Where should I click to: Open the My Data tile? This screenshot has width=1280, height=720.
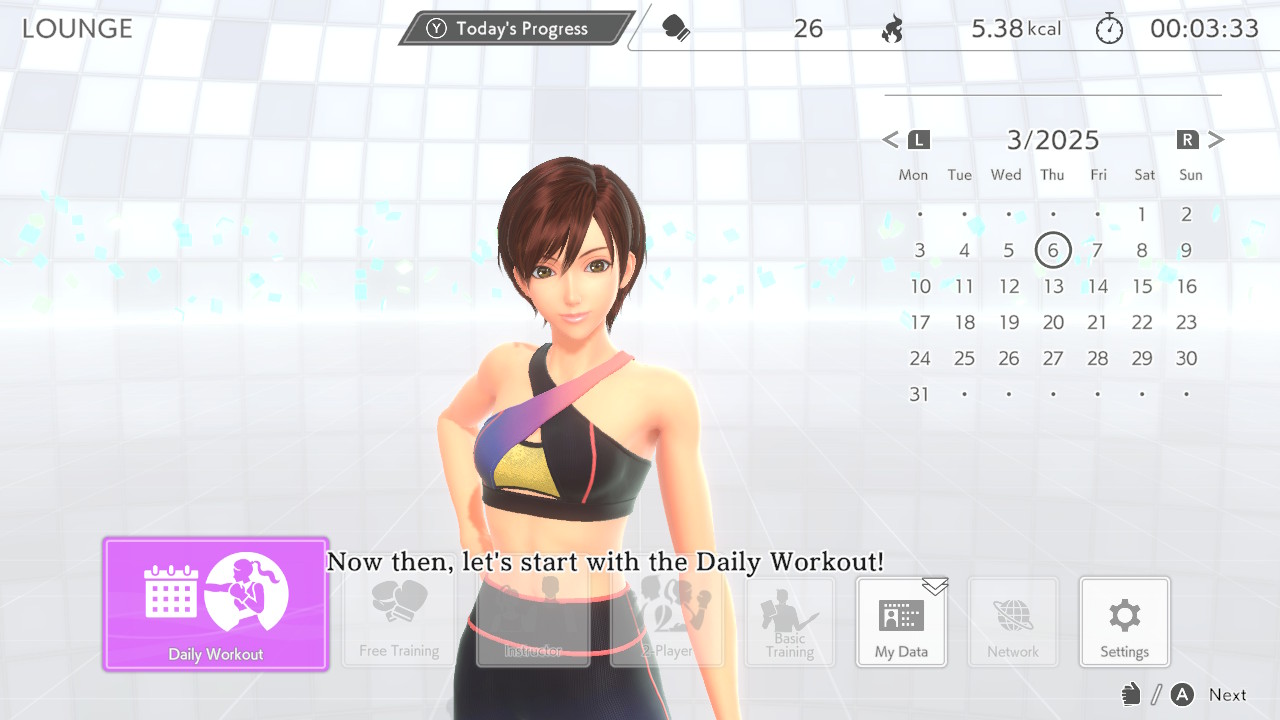(x=901, y=622)
